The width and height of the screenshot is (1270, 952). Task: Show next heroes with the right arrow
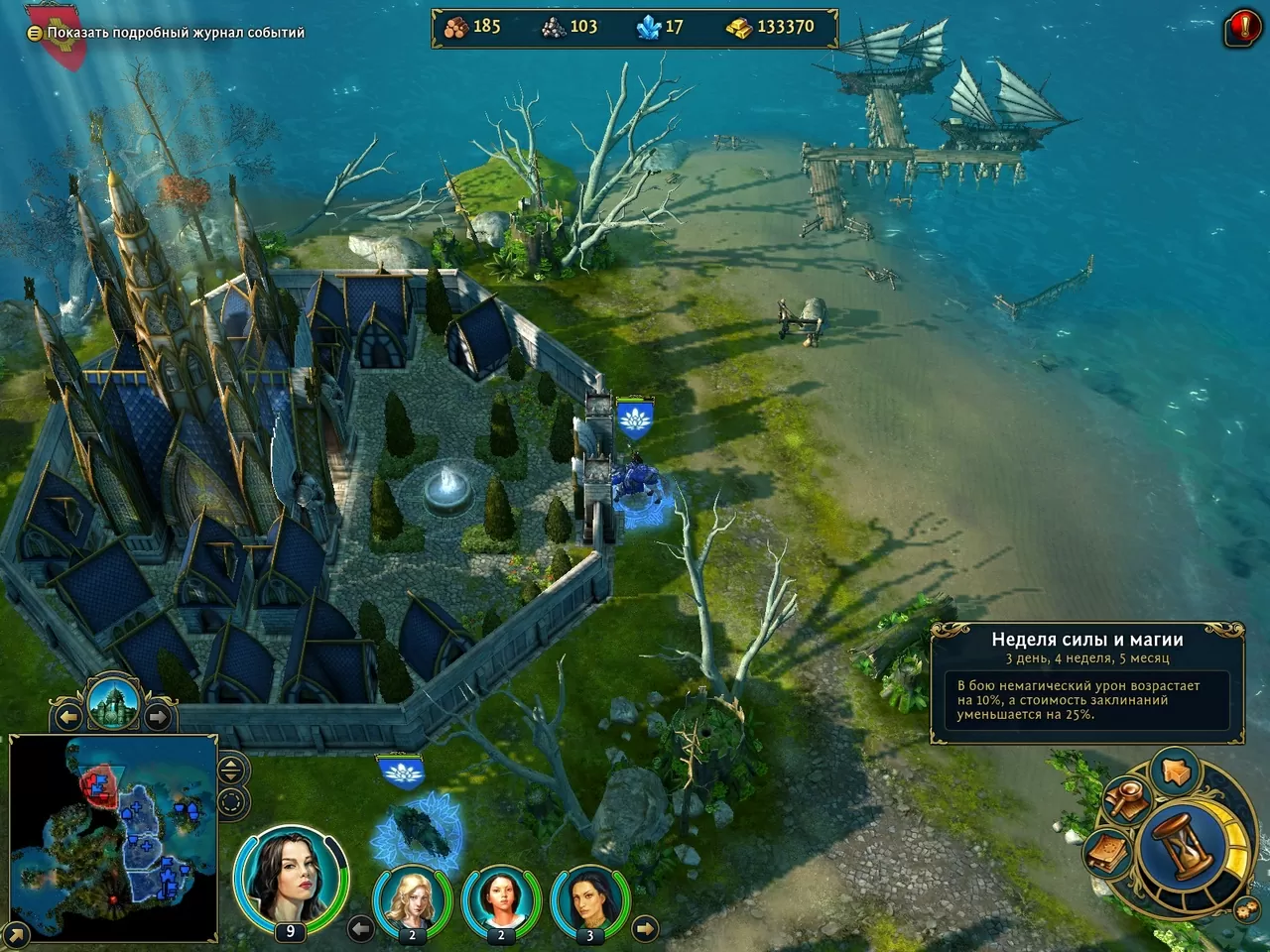point(644,928)
